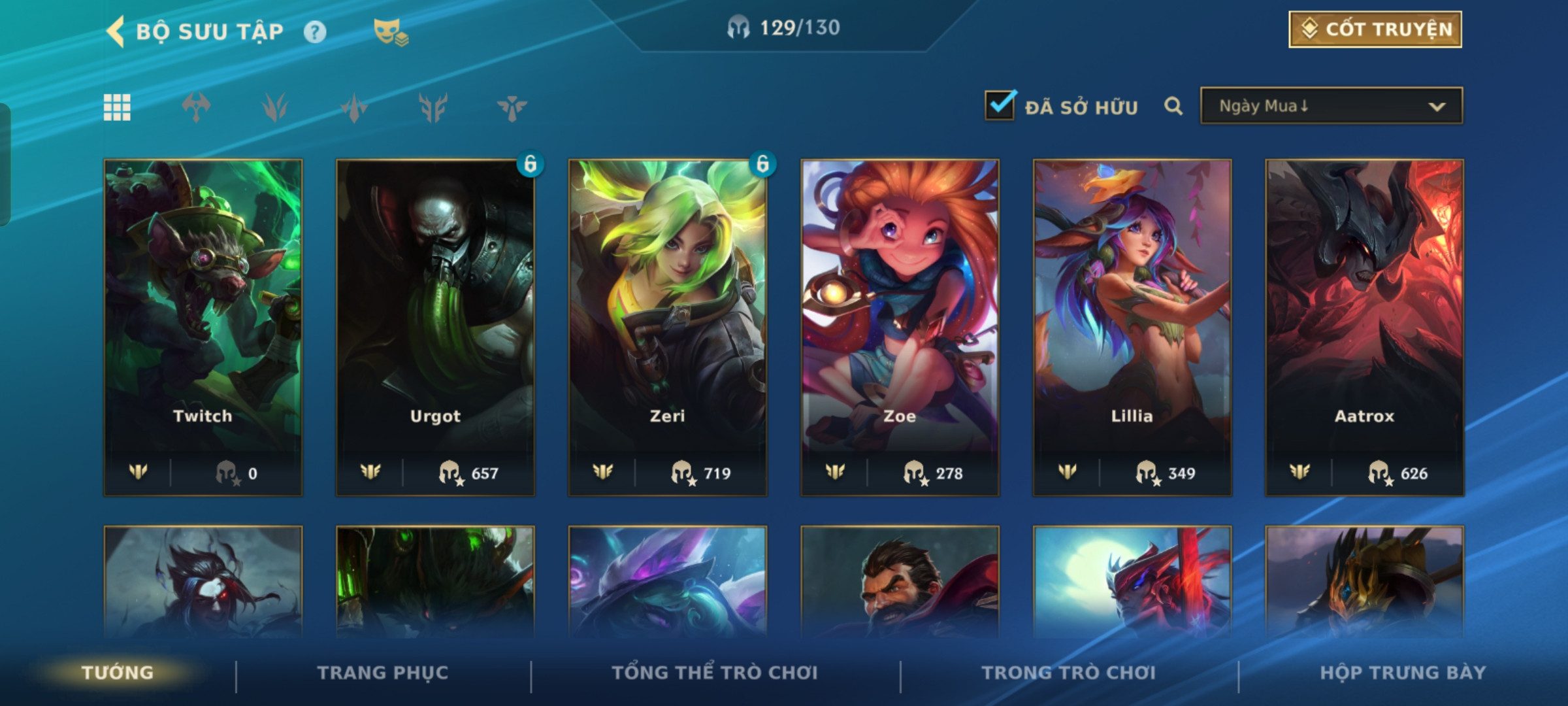The image size is (1568, 706).
Task: Switch to the Tướng tab
Action: [118, 673]
